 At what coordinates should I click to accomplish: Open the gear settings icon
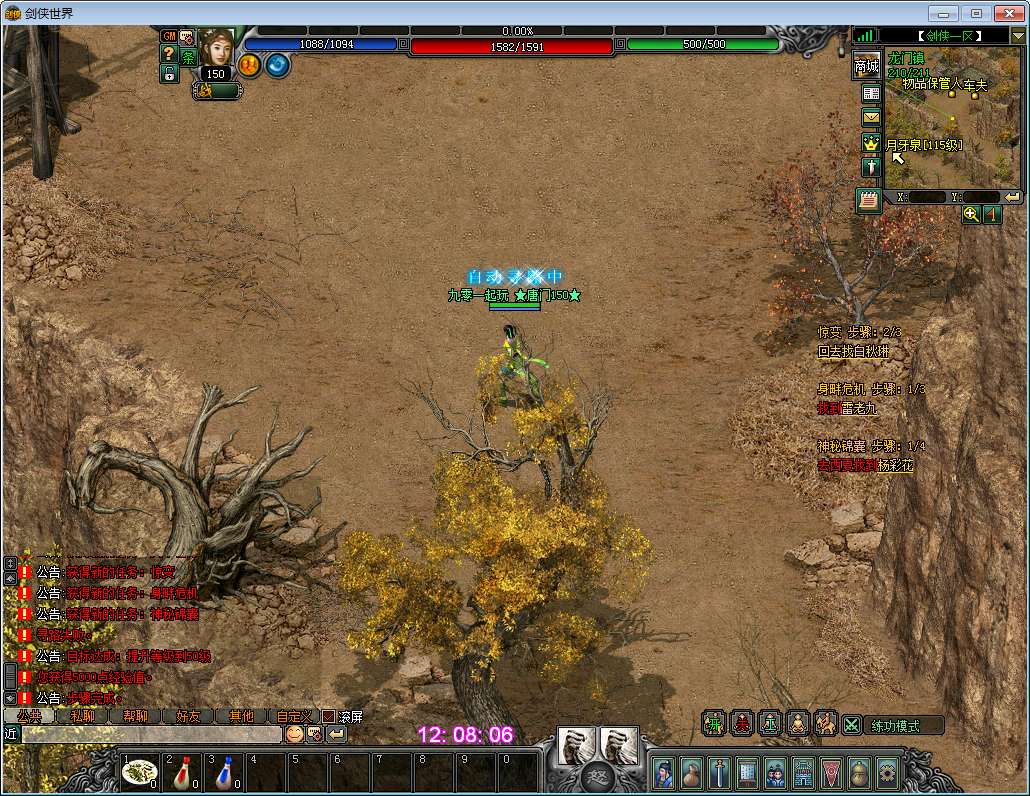[x=887, y=772]
